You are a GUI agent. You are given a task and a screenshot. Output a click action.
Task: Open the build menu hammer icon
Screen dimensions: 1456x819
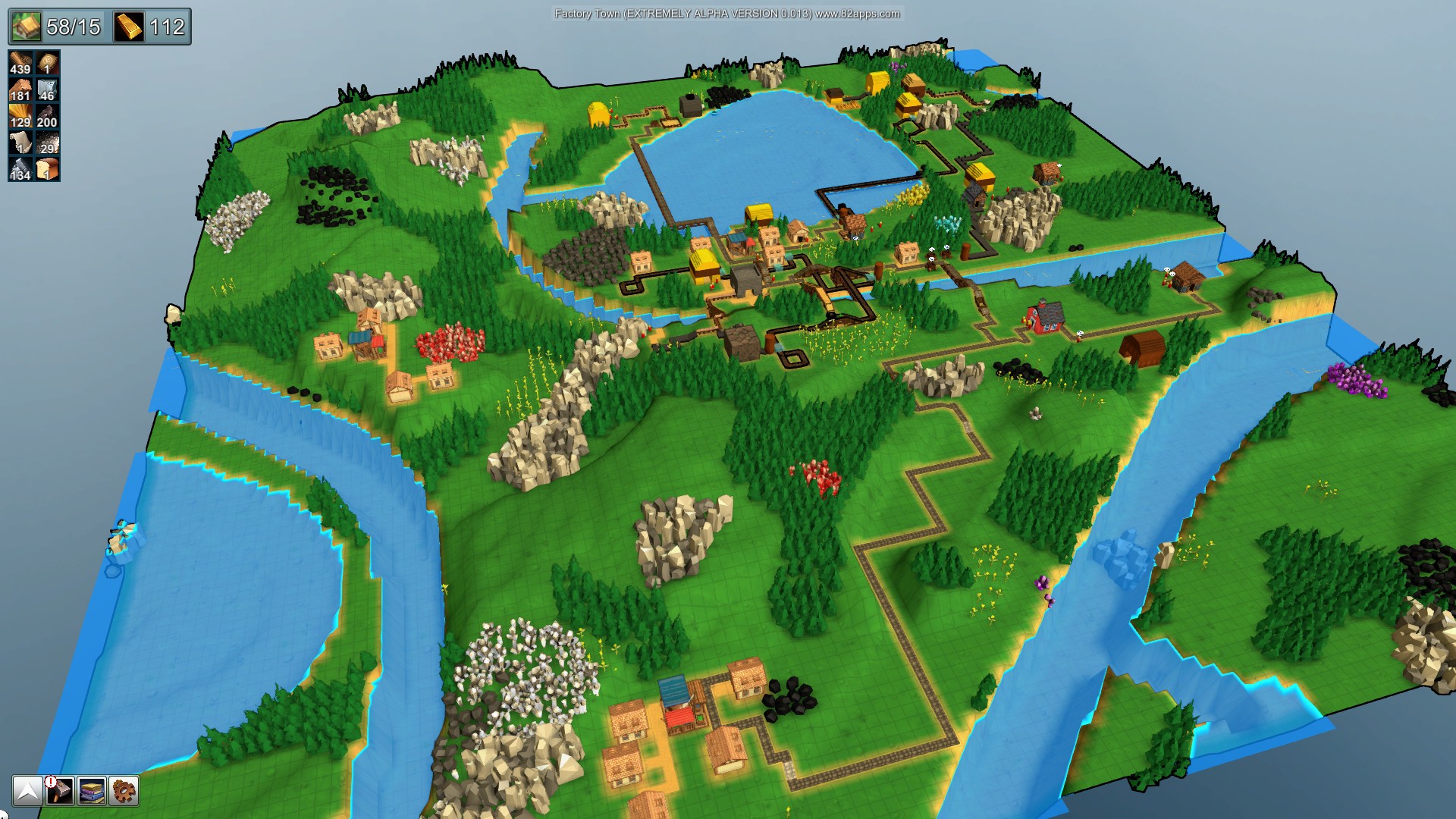pyautogui.click(x=60, y=792)
